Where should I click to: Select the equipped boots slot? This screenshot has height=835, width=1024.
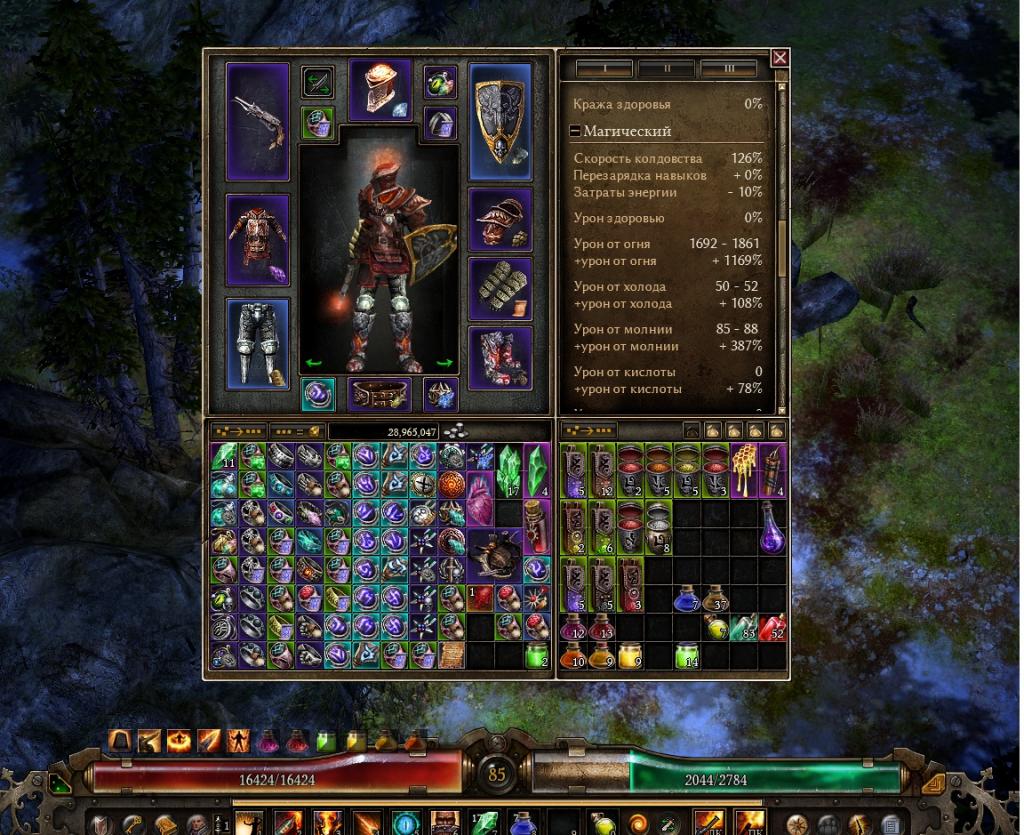coord(500,357)
